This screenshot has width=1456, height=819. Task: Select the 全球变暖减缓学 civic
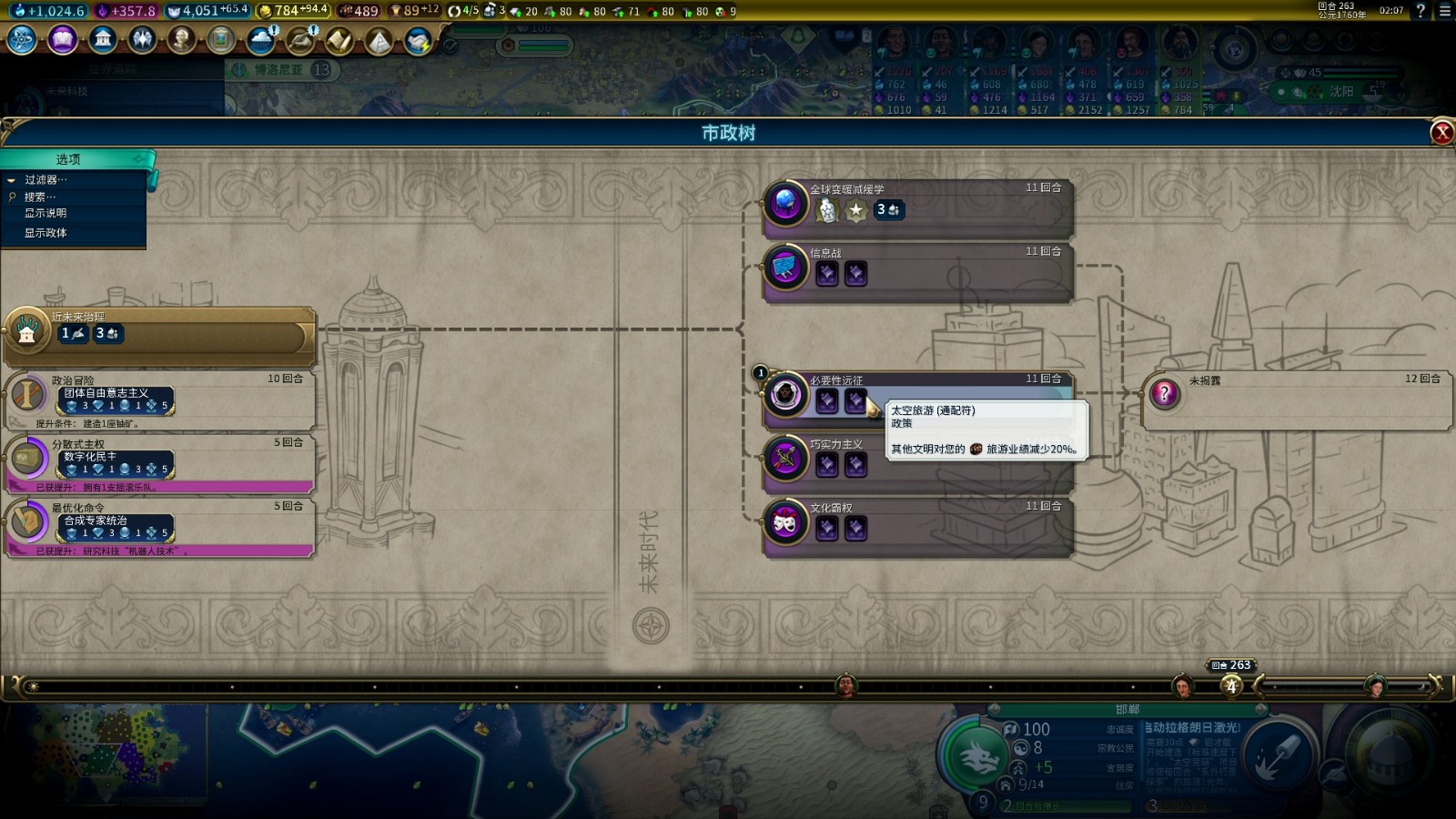click(x=917, y=203)
